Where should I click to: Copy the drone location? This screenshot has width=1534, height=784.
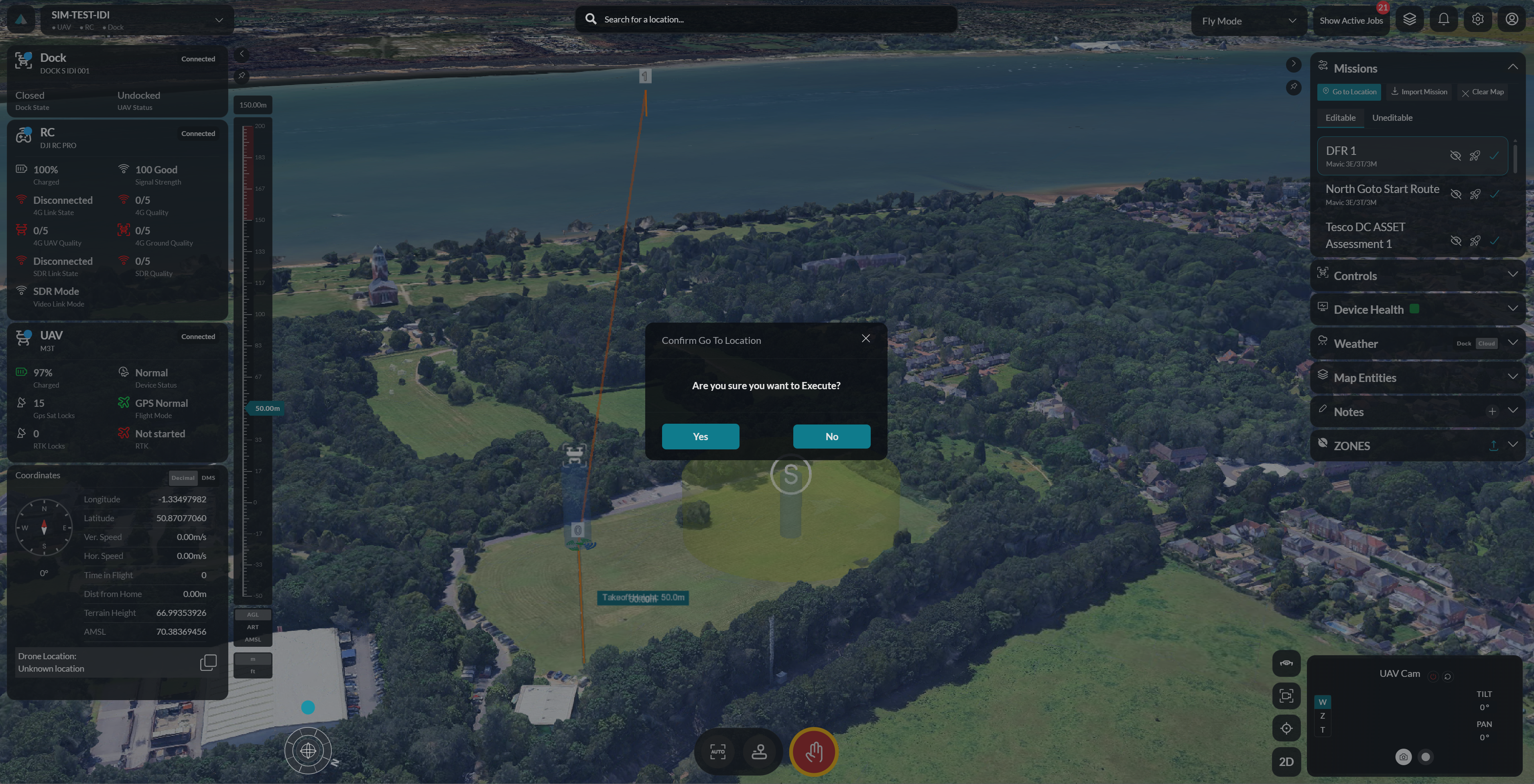pyautogui.click(x=208, y=662)
